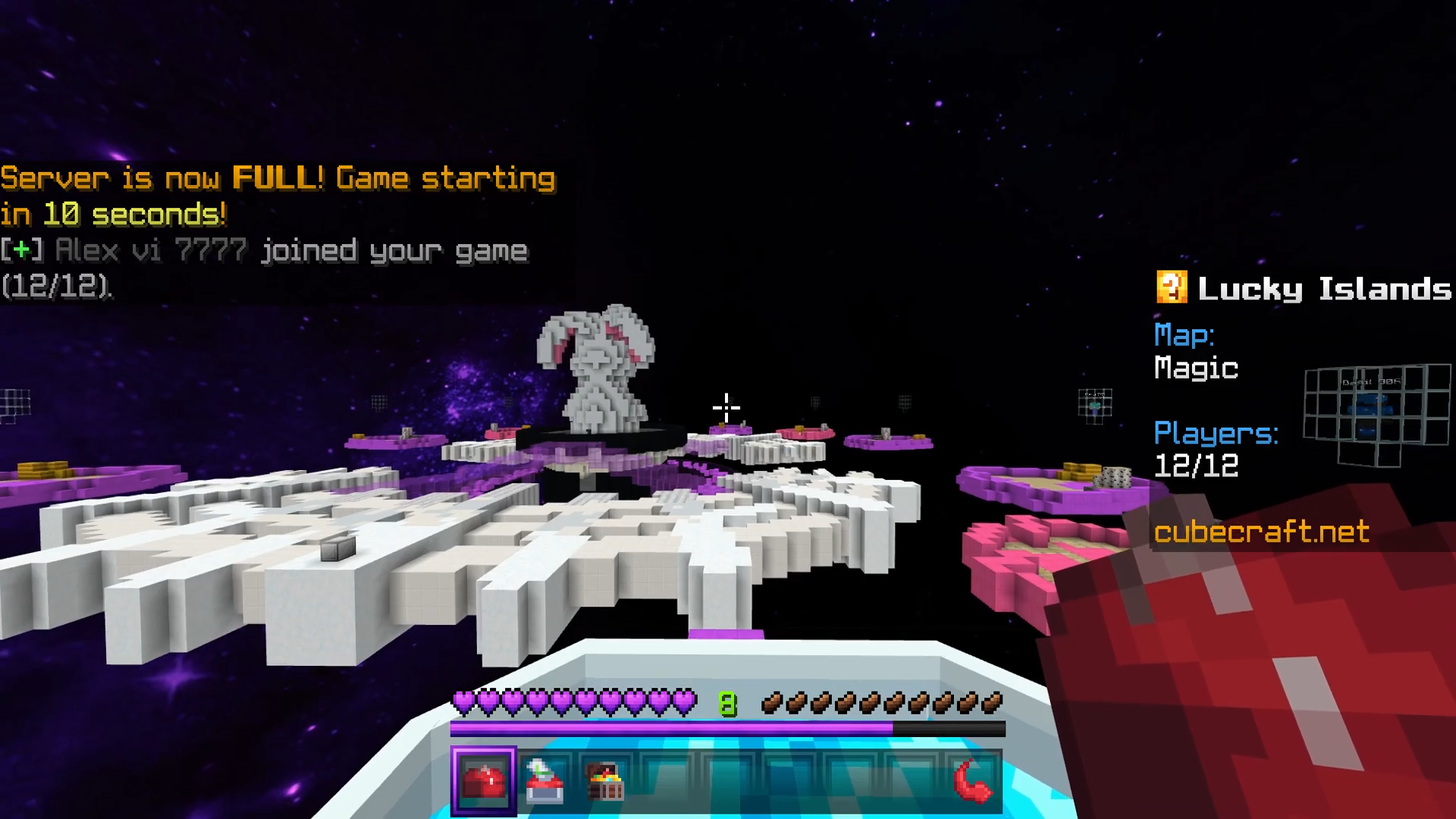Select the red return arrow slot
This screenshot has height=819, width=1456.
[x=972, y=781]
